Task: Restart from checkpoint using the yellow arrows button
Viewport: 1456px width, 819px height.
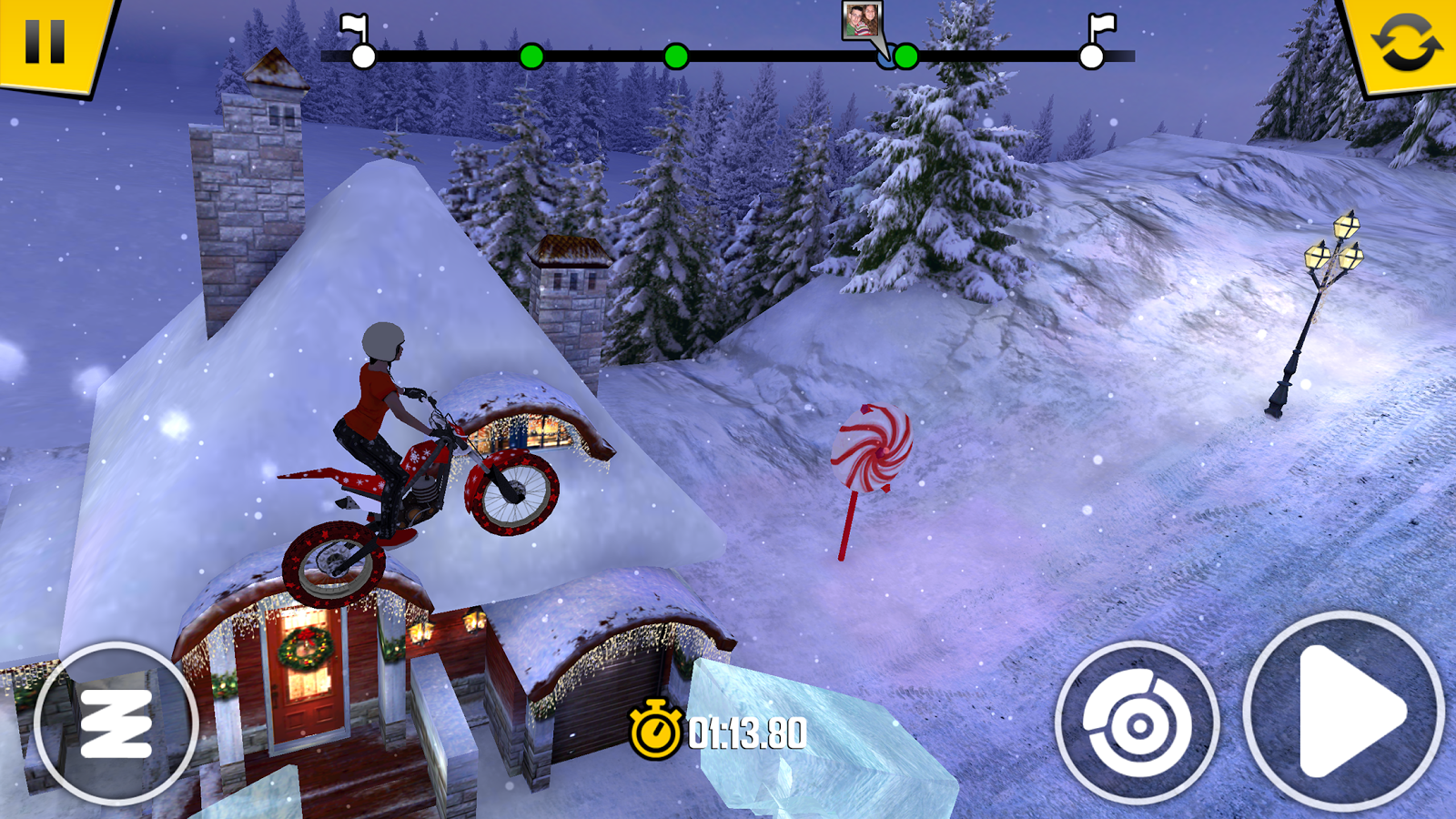Action: 1406,42
